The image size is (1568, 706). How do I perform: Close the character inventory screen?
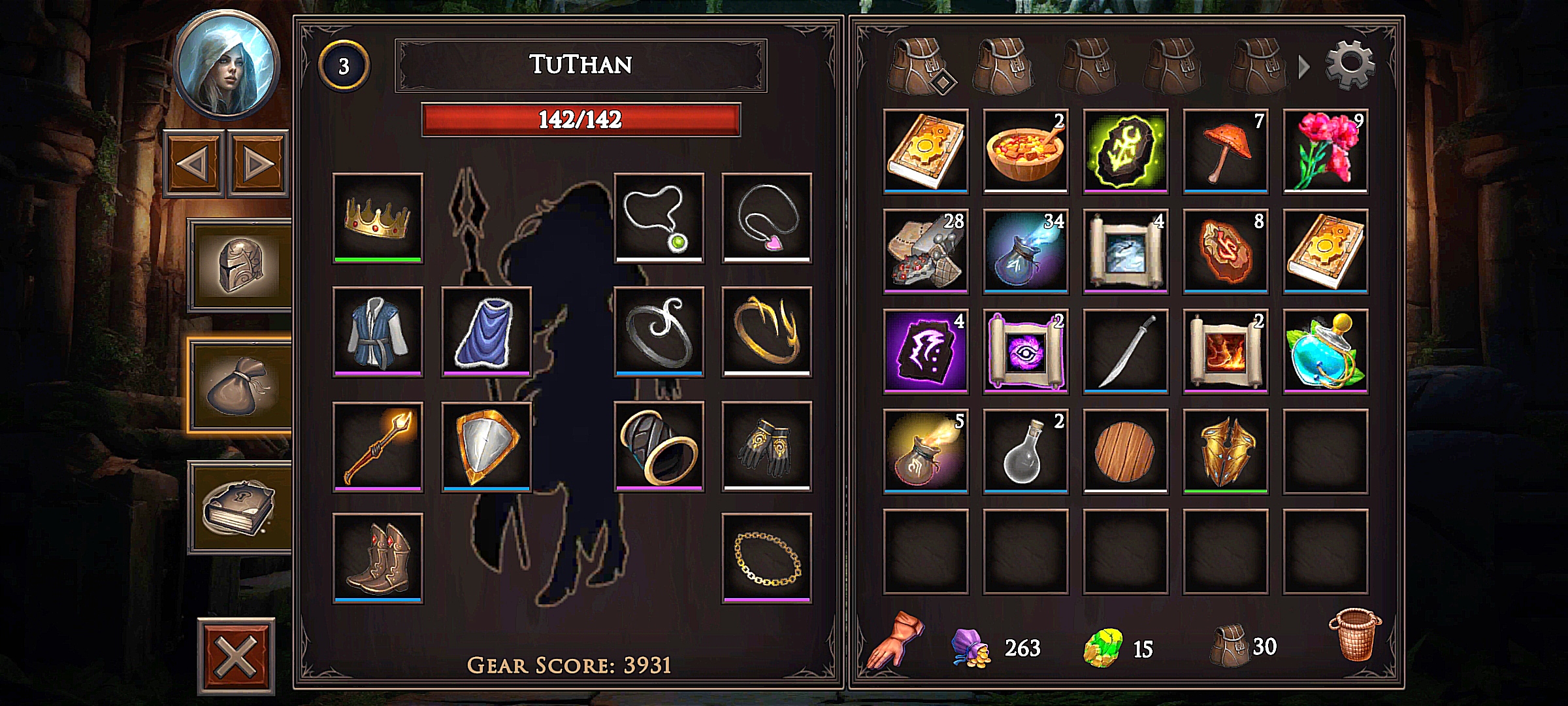point(236,656)
